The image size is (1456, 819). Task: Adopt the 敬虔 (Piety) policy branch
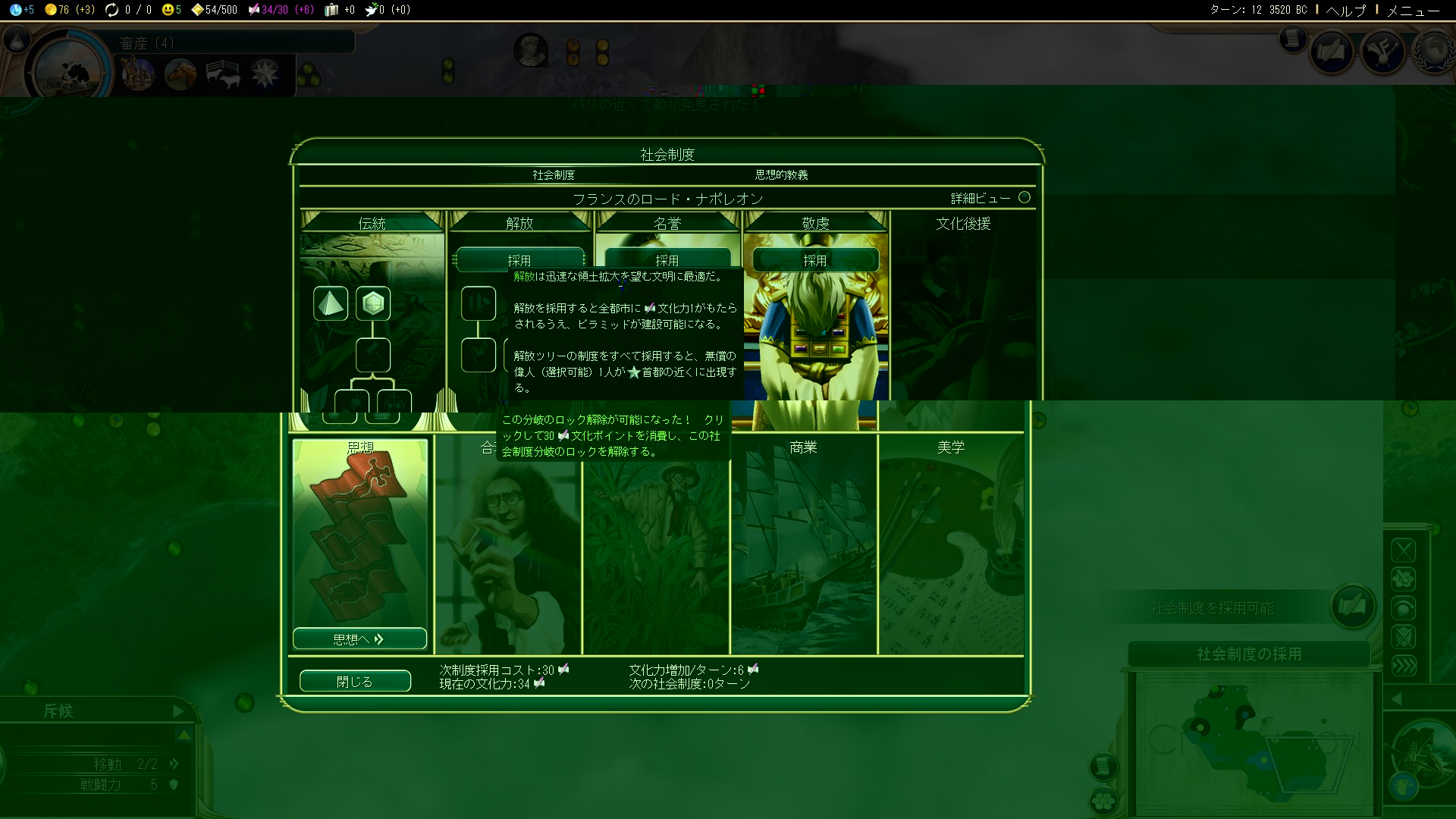coord(815,259)
